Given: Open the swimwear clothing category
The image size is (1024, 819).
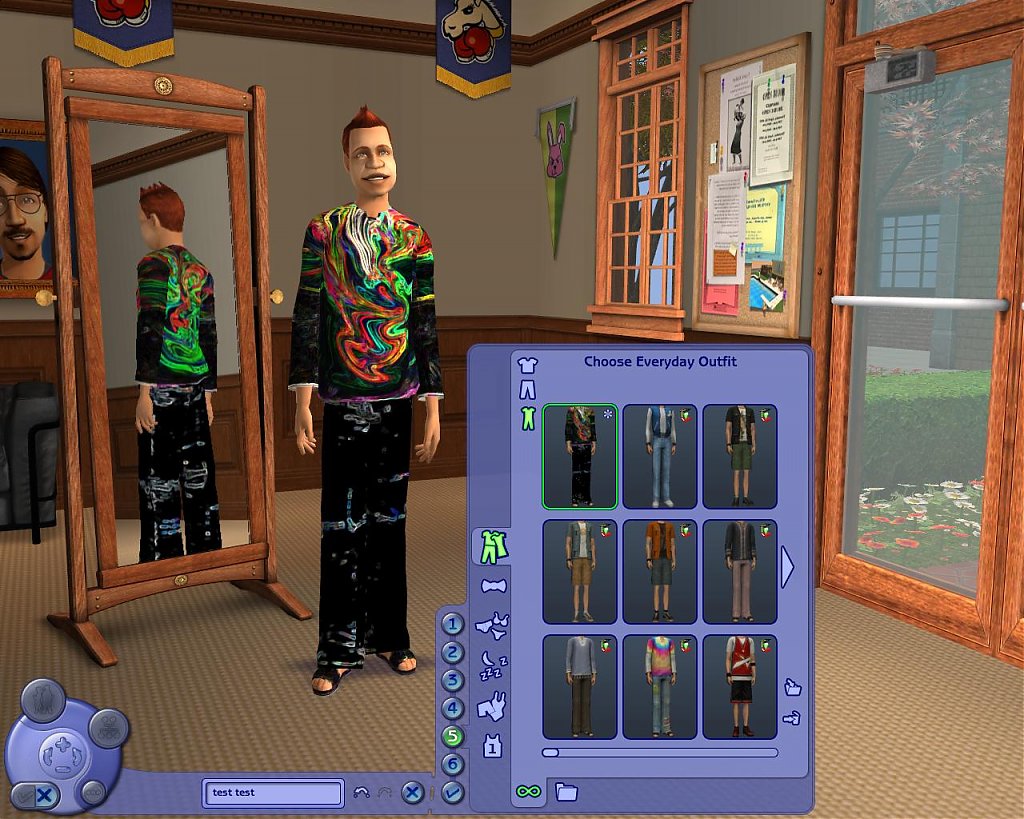Looking at the screenshot, I should (492, 708).
